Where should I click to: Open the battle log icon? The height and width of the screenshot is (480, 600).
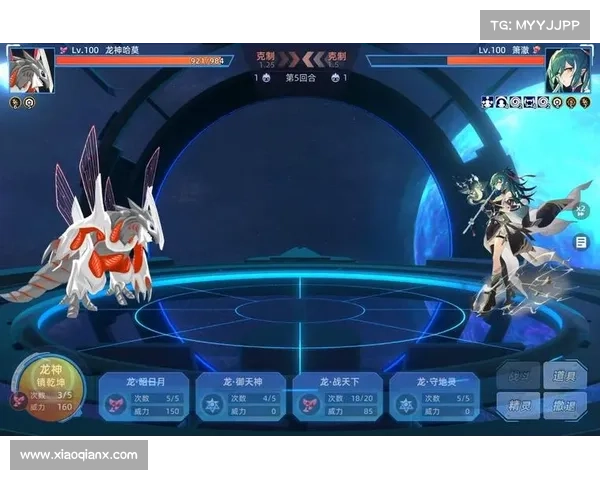tap(581, 242)
